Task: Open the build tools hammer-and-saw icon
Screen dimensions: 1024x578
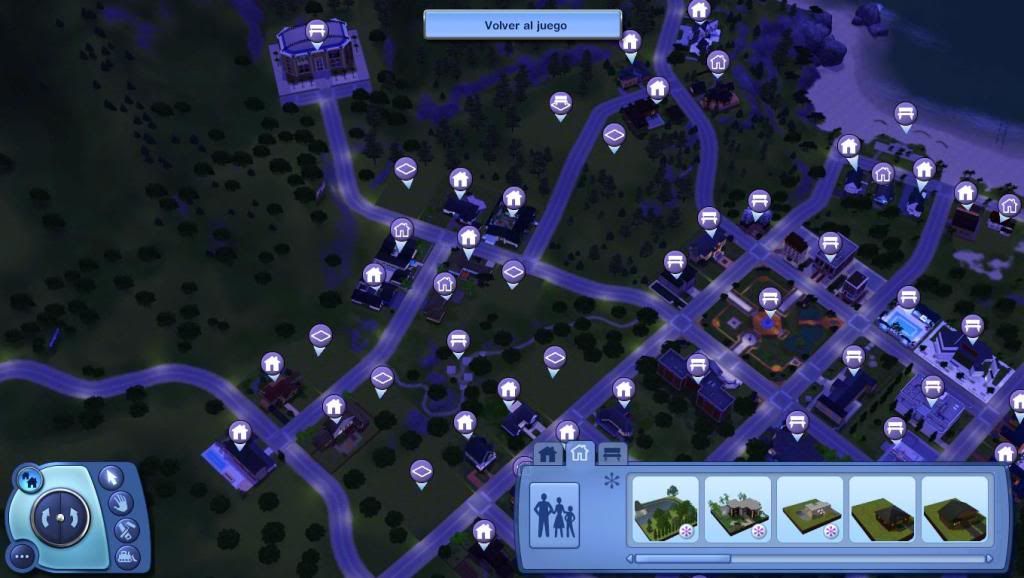Action: pyautogui.click(x=127, y=529)
